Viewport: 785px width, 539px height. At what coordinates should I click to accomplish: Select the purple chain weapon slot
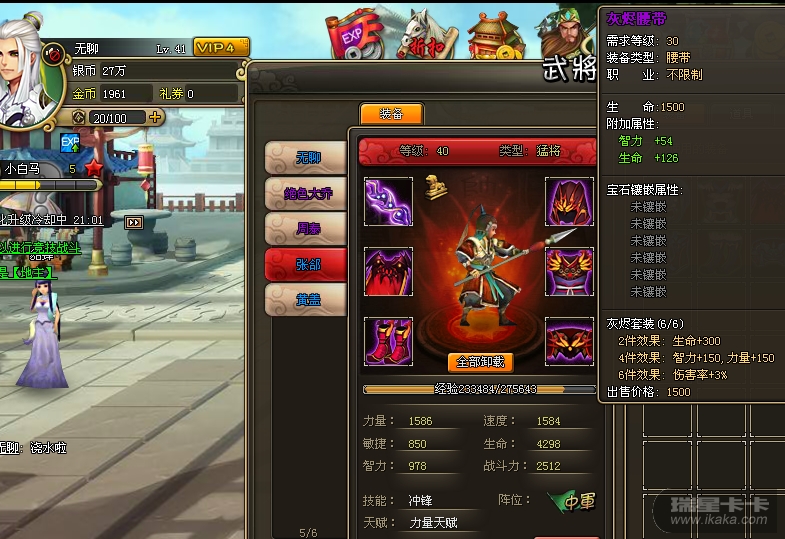click(388, 201)
